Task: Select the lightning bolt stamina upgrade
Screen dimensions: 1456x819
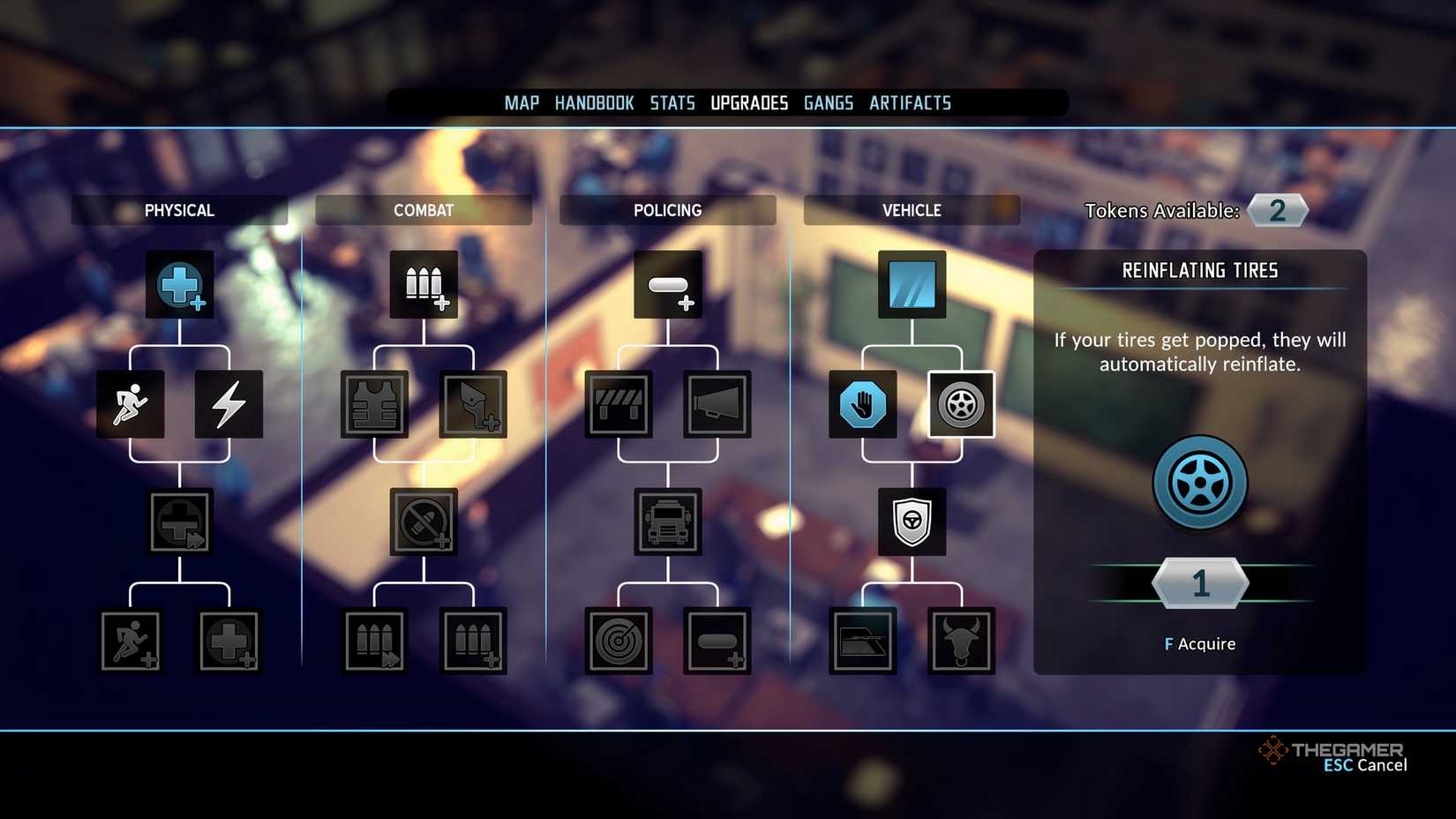Action: tap(229, 405)
